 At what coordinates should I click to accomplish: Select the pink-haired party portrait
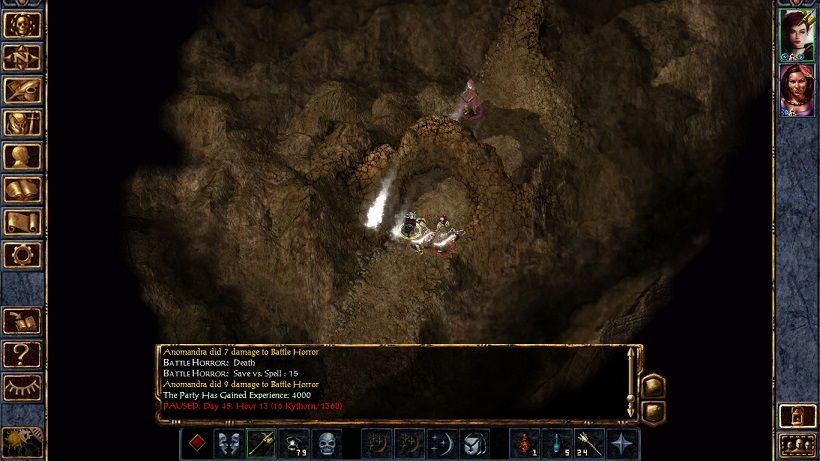[797, 89]
